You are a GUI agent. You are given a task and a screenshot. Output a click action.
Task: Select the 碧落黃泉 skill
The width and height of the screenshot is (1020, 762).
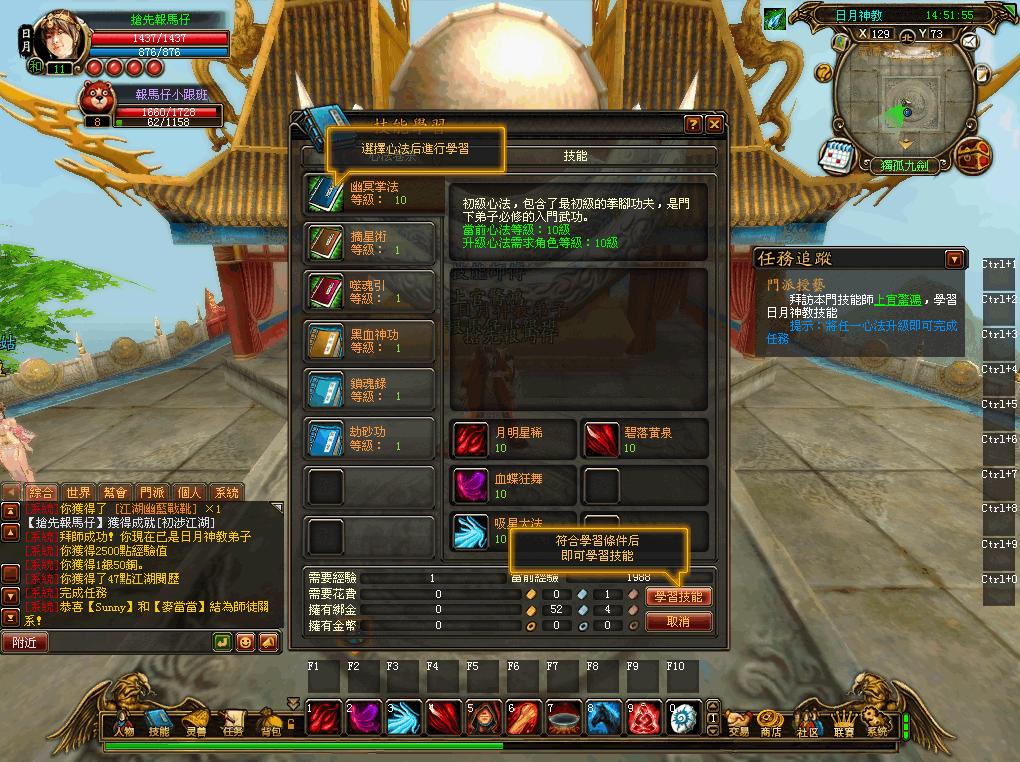tap(645, 439)
